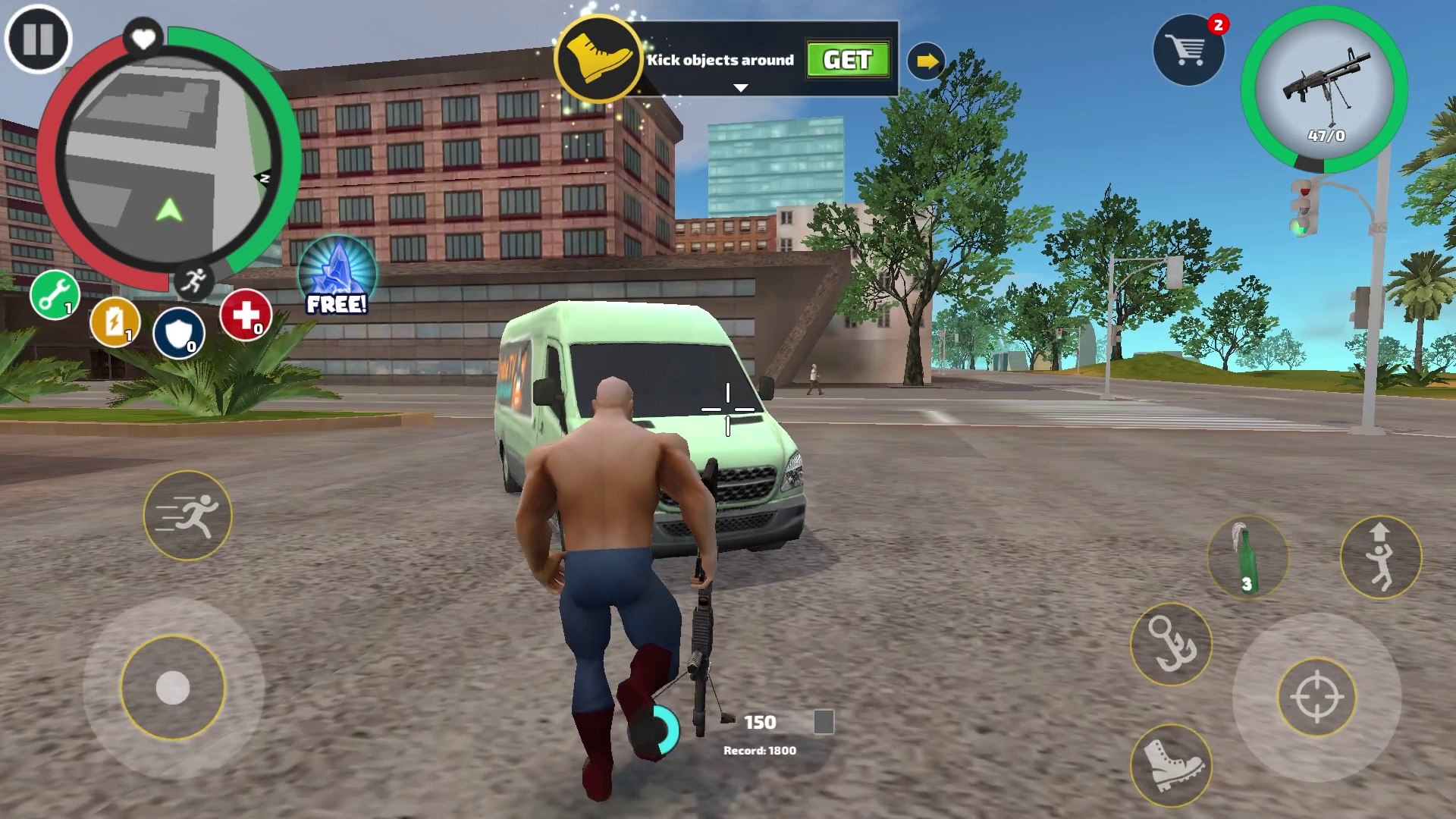Tap the virtual movement joystick
This screenshot has height=819, width=1456.
[173, 688]
